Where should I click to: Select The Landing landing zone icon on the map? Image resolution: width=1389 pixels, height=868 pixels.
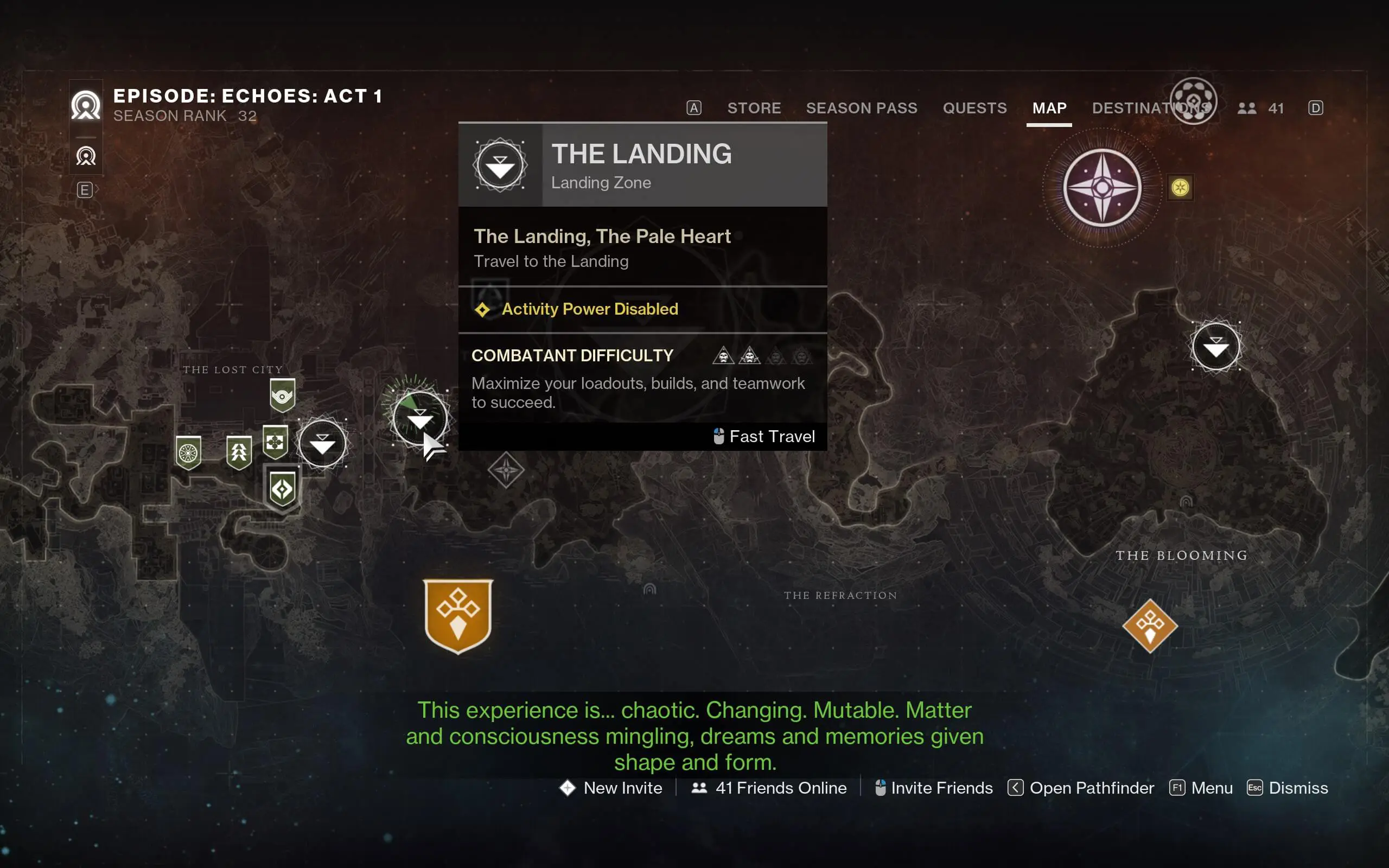[420, 418]
